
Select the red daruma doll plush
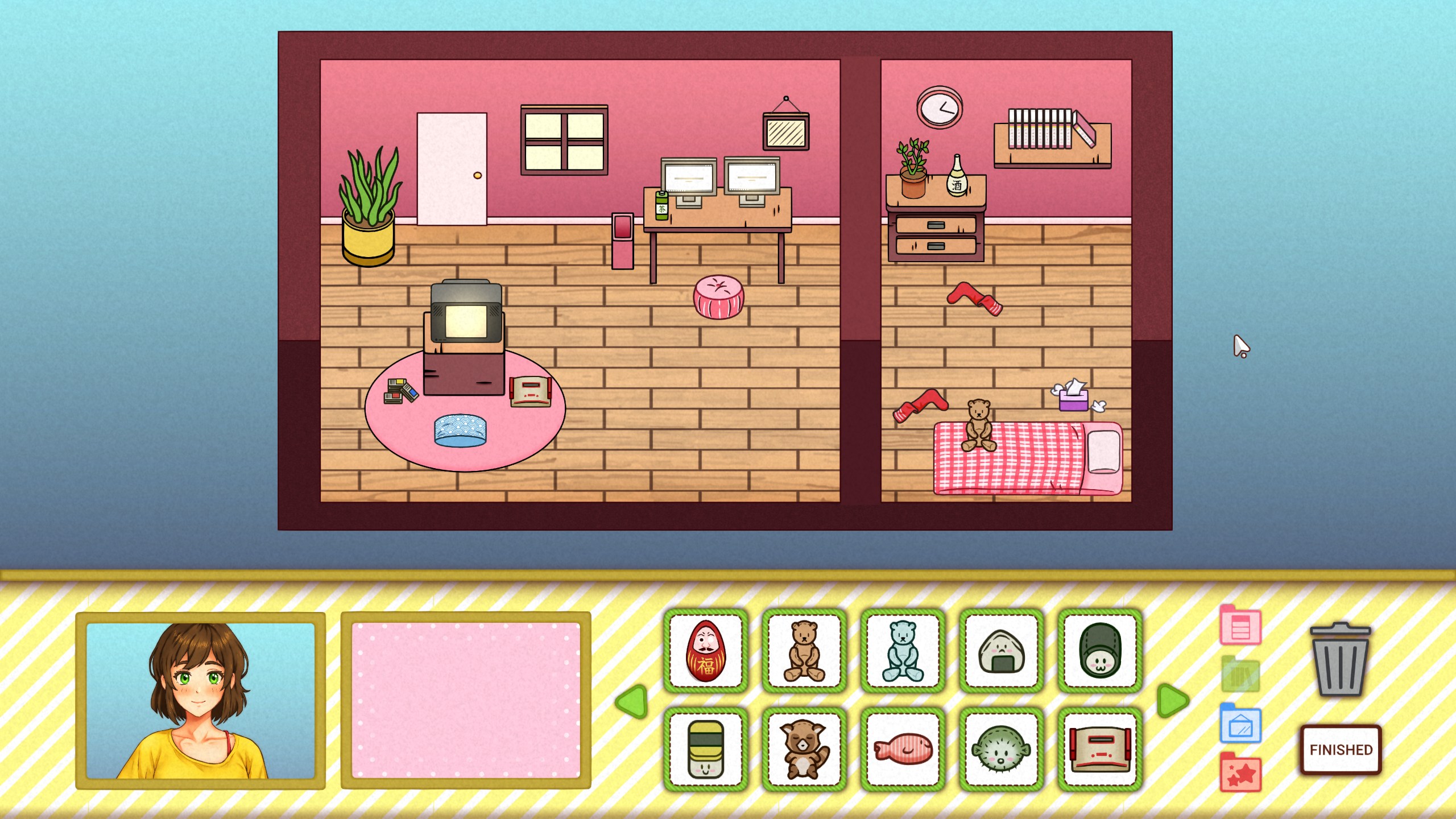(705, 652)
